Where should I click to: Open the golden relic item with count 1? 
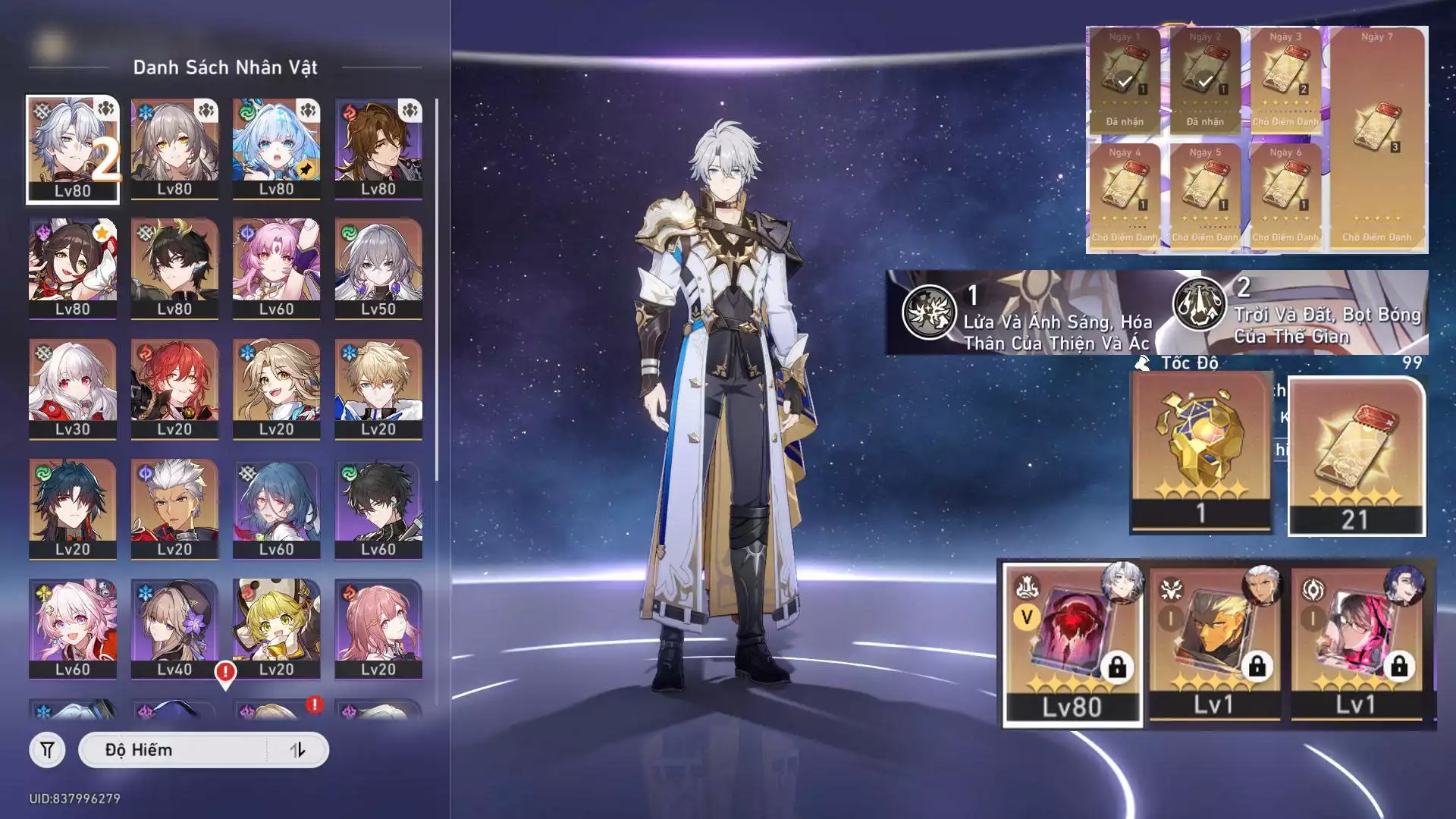[1200, 453]
